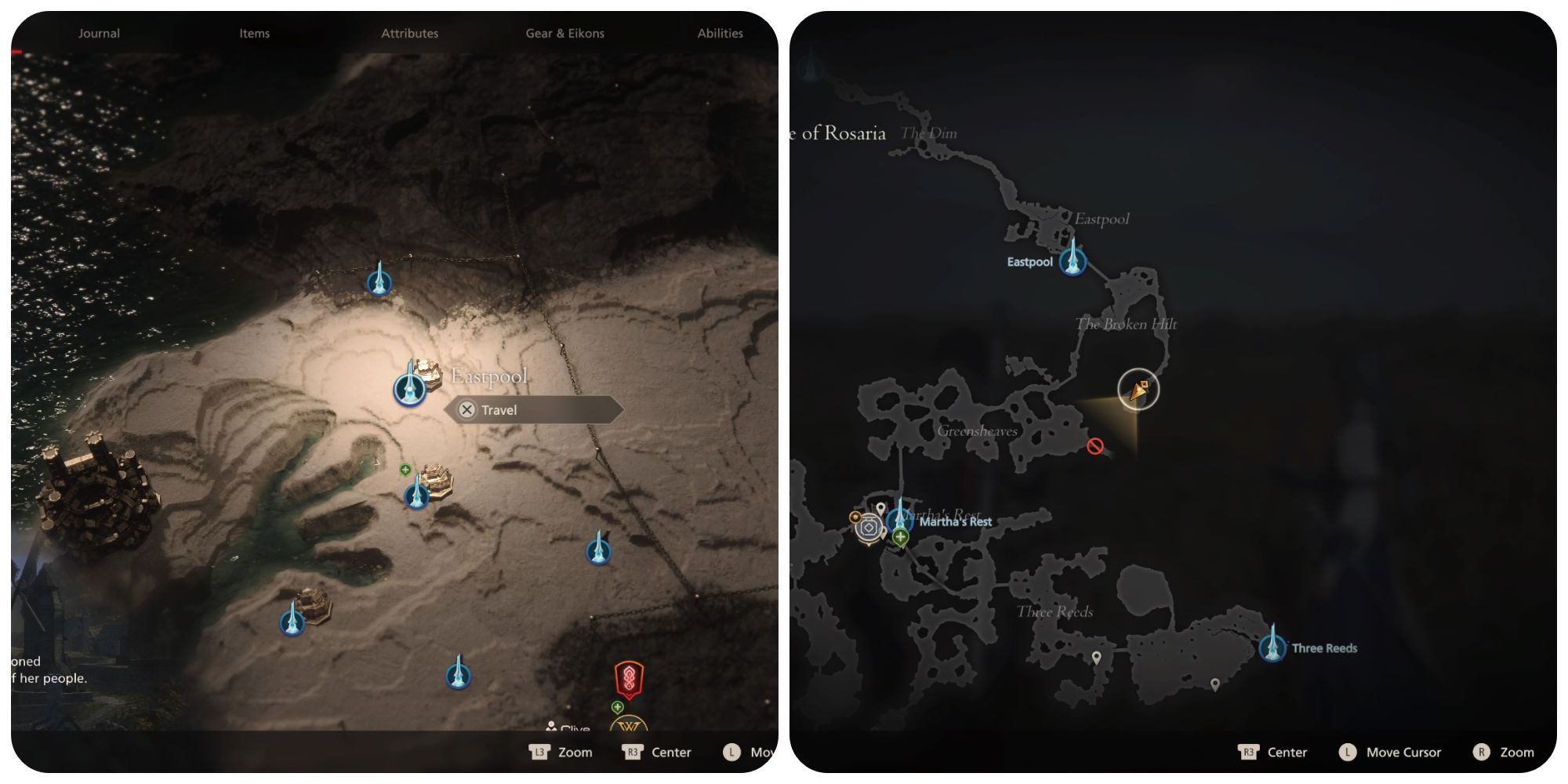Select the Martha's Rest obelisk marker
This screenshot has width=1568, height=784.
(899, 518)
